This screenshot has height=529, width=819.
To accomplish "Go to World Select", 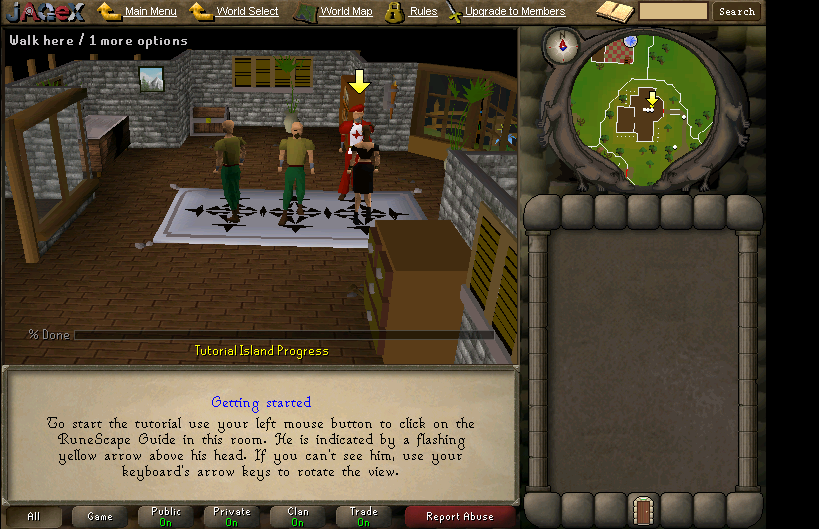I will tap(247, 12).
